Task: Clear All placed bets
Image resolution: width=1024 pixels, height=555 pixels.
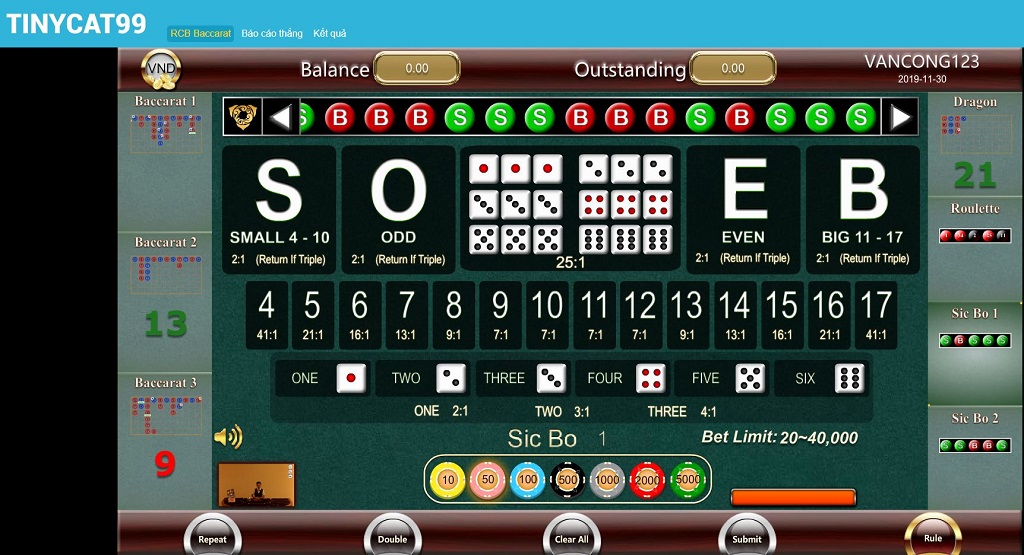Action: click(x=571, y=536)
